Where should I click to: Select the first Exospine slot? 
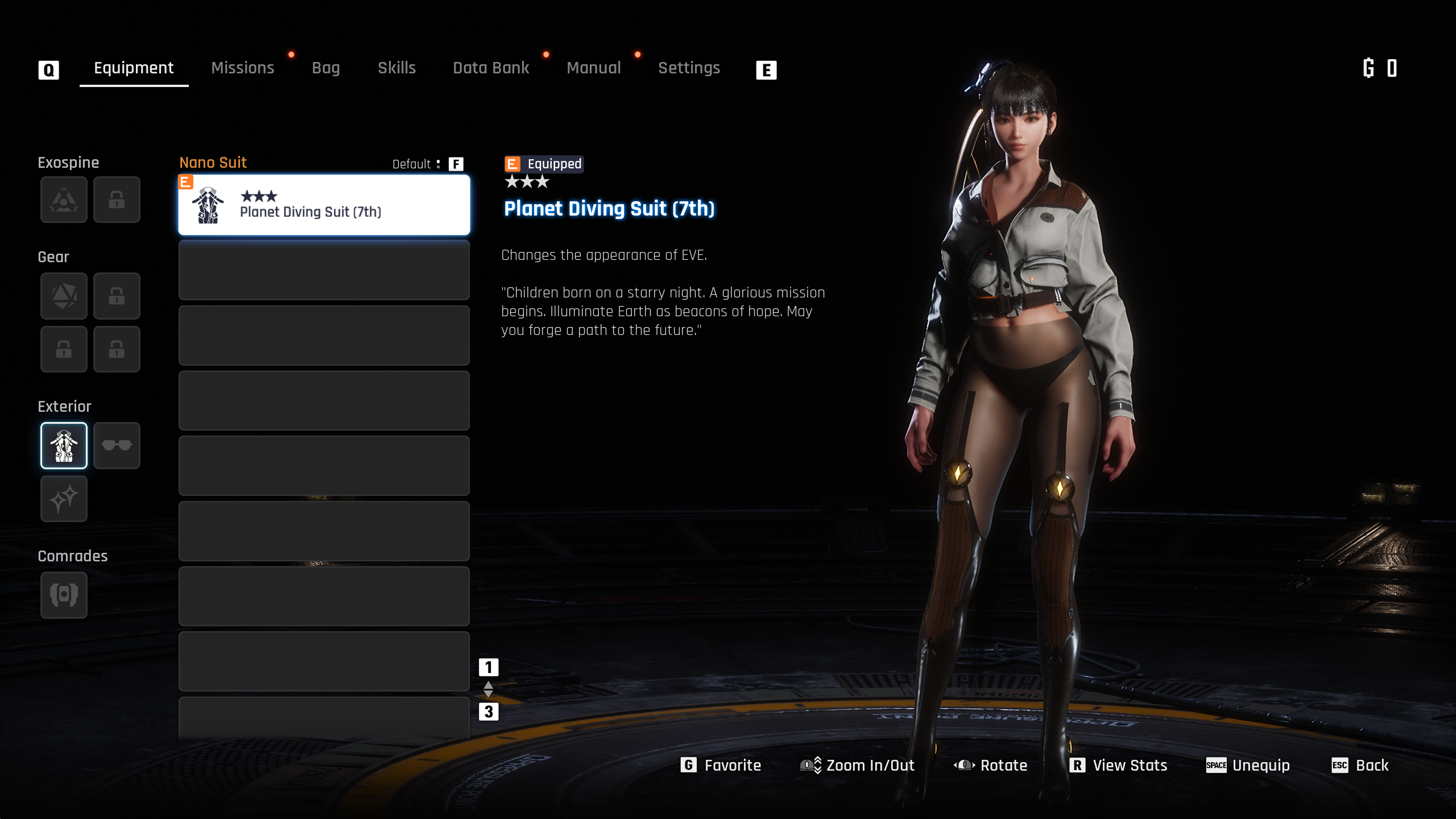click(x=64, y=200)
